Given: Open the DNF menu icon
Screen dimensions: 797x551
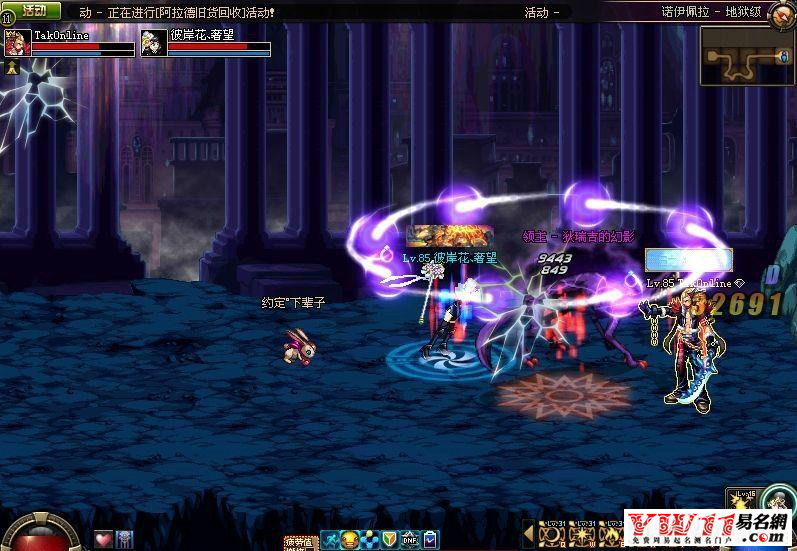Looking at the screenshot, I should (409, 540).
